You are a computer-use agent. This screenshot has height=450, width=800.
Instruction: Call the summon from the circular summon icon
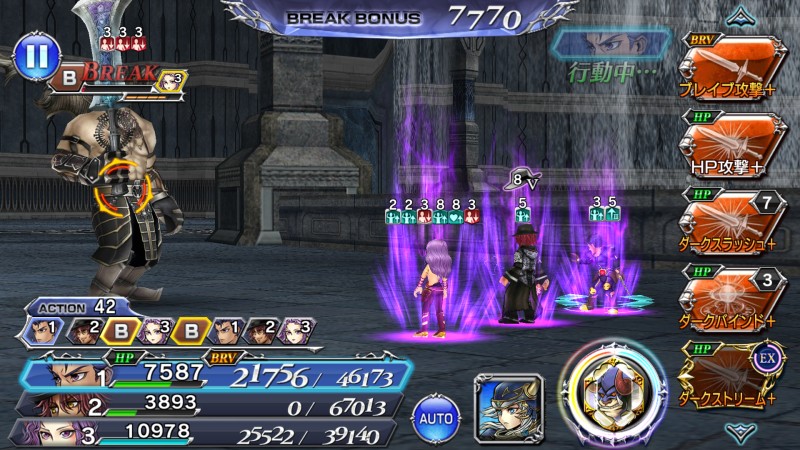(x=612, y=393)
